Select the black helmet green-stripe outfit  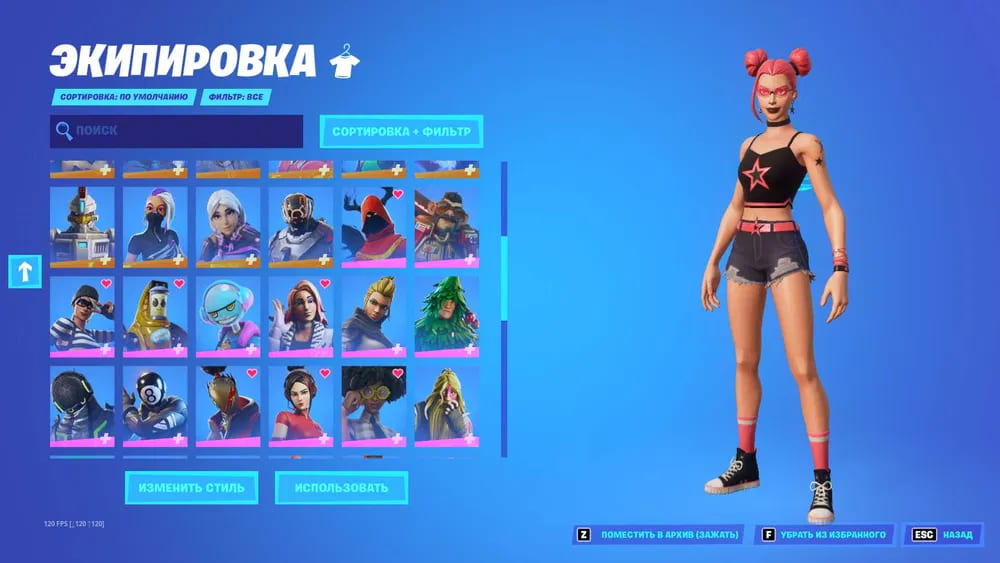[82, 405]
